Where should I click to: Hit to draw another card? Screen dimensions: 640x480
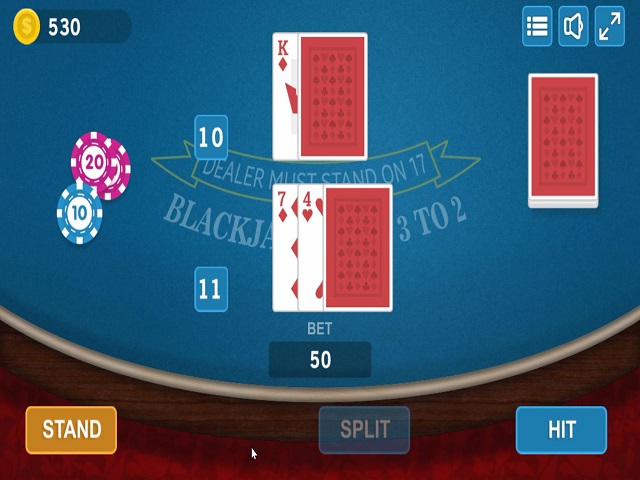[561, 430]
